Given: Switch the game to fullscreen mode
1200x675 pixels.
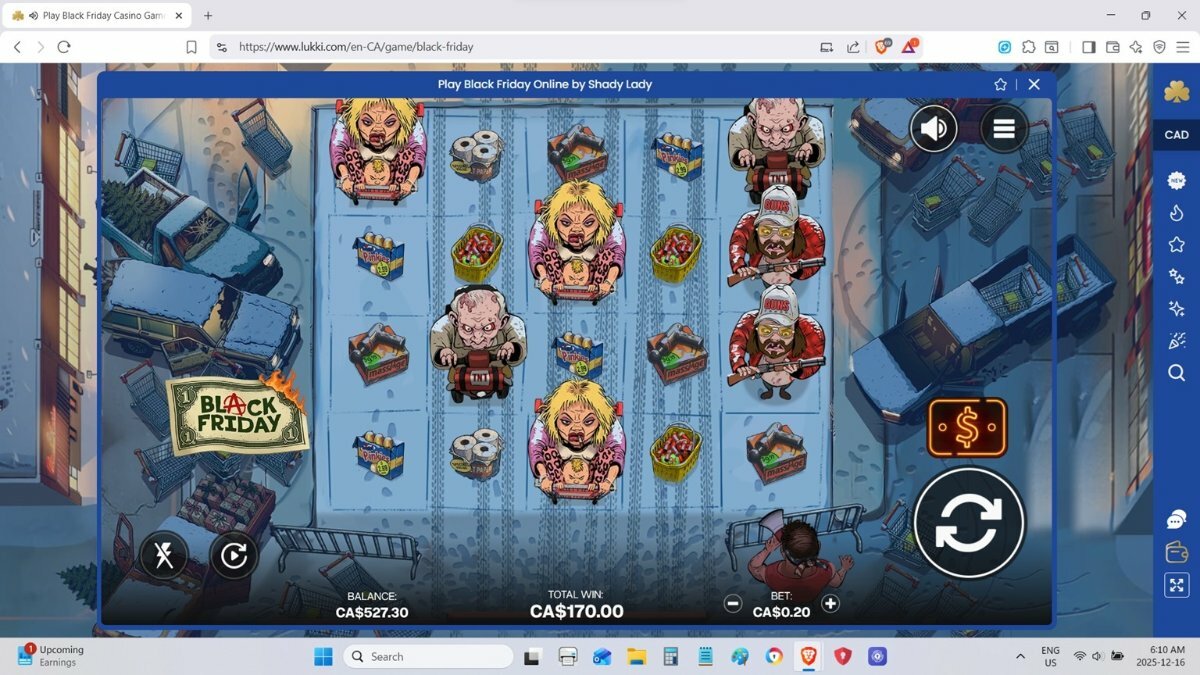Looking at the screenshot, I should (x=1176, y=586).
